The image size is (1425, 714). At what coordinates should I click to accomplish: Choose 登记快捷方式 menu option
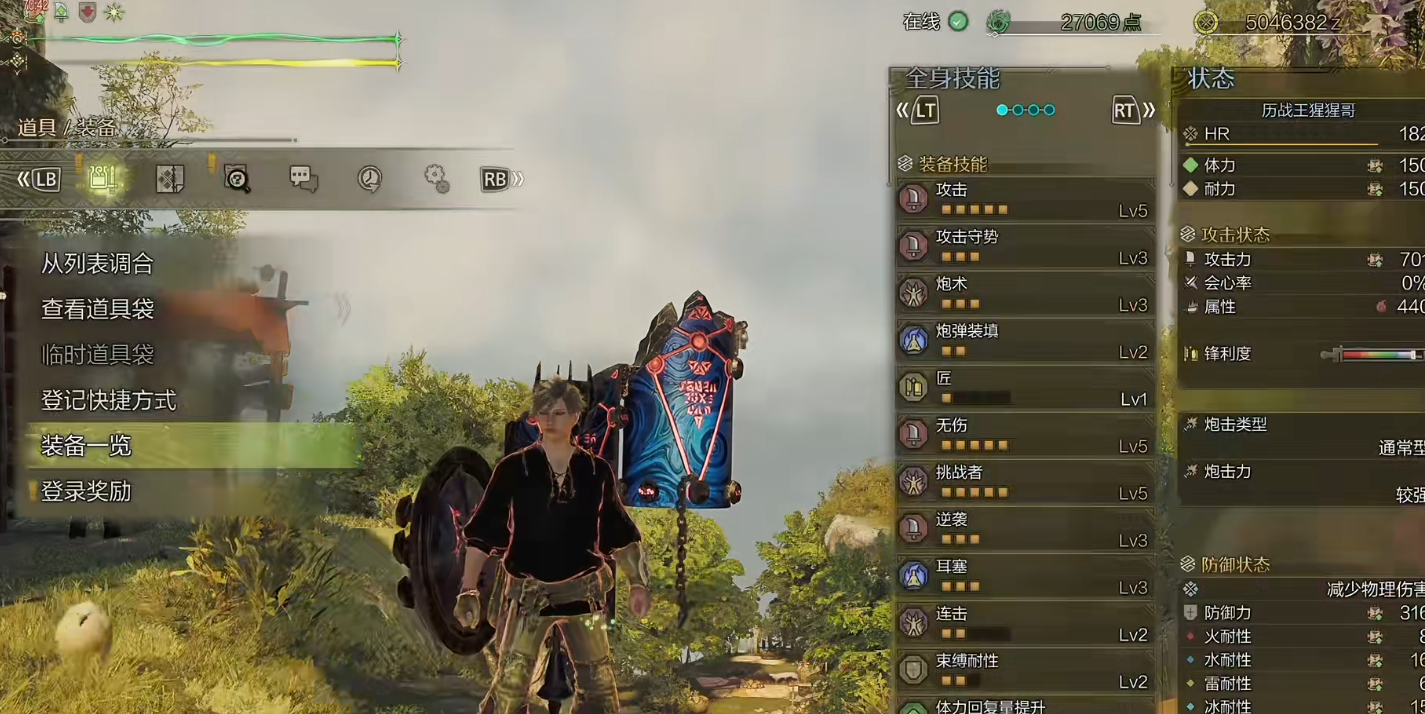108,401
